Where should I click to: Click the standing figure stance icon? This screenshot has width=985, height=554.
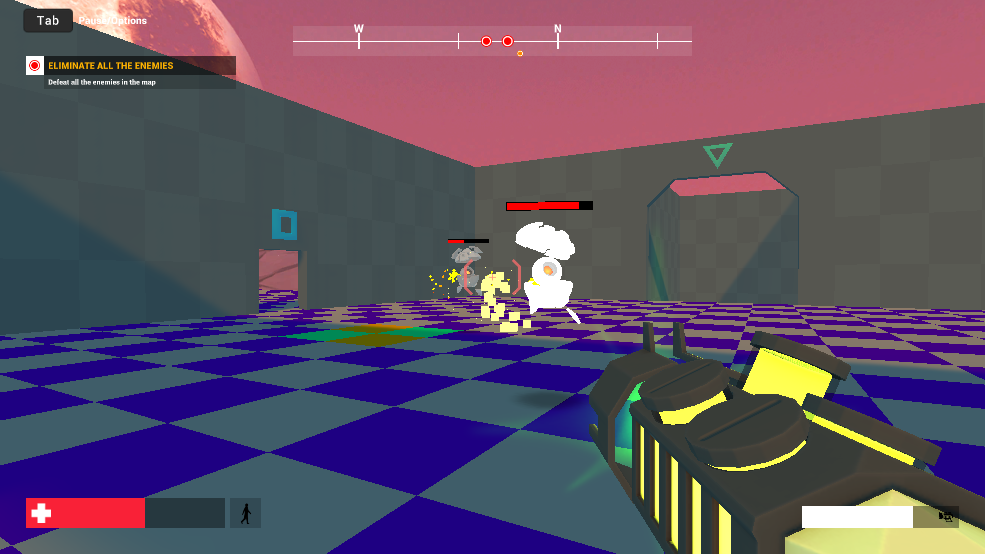pyautogui.click(x=245, y=513)
